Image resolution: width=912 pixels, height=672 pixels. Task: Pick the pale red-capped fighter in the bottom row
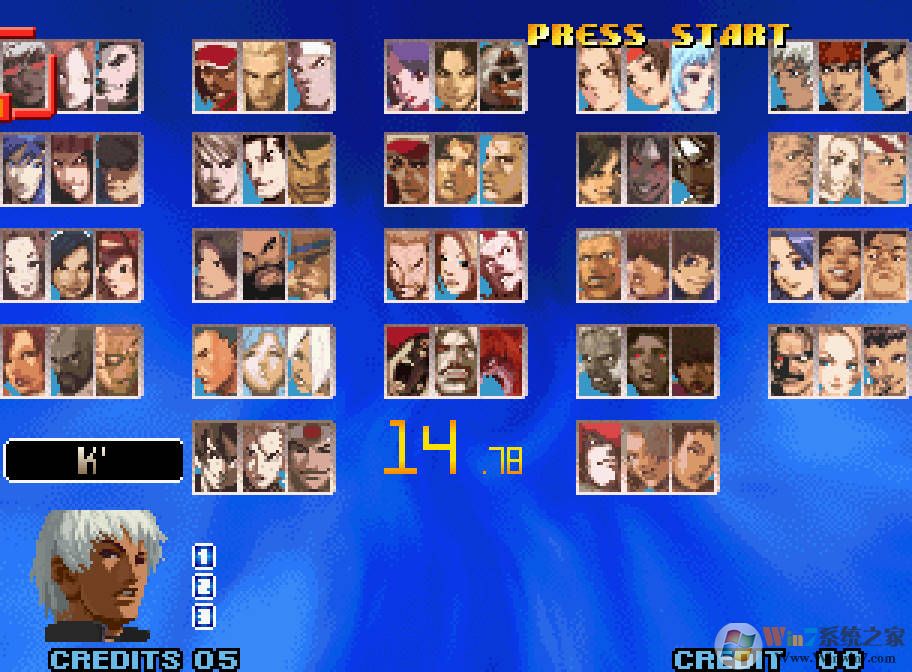point(599,457)
